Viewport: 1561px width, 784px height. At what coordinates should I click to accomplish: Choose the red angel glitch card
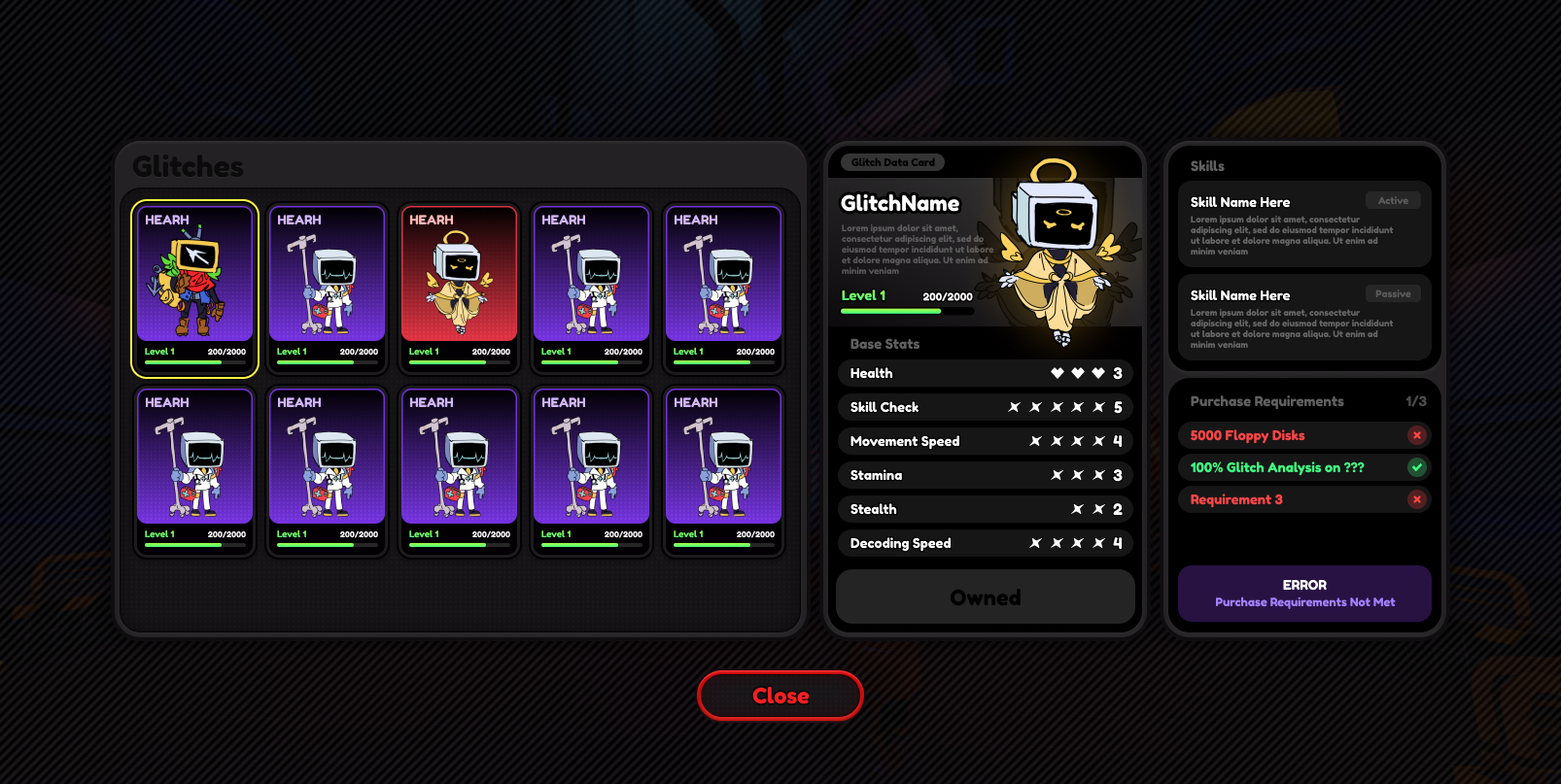coord(459,289)
